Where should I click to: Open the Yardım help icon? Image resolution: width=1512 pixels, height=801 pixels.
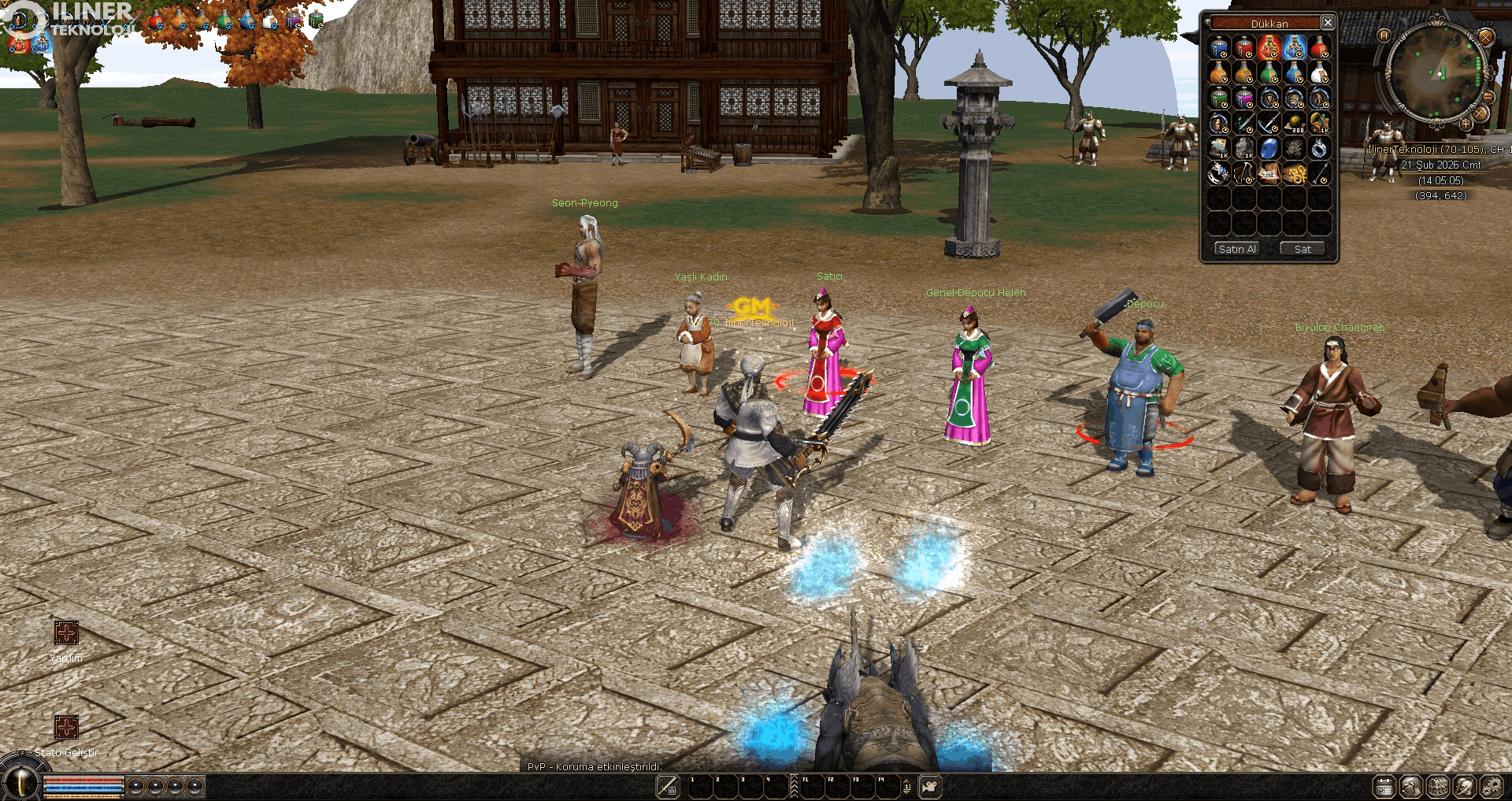66,632
